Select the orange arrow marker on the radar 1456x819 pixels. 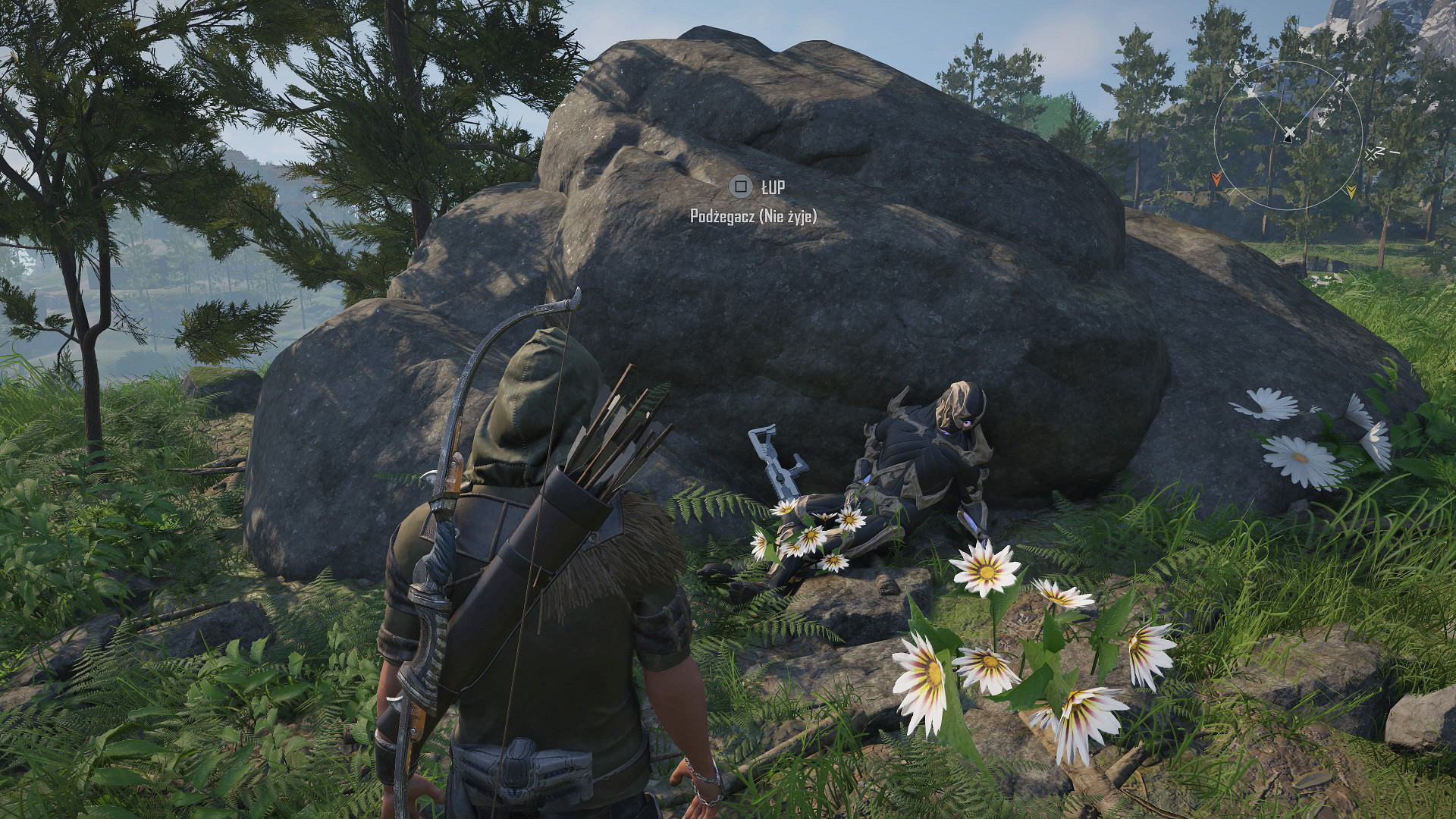pos(1217,179)
